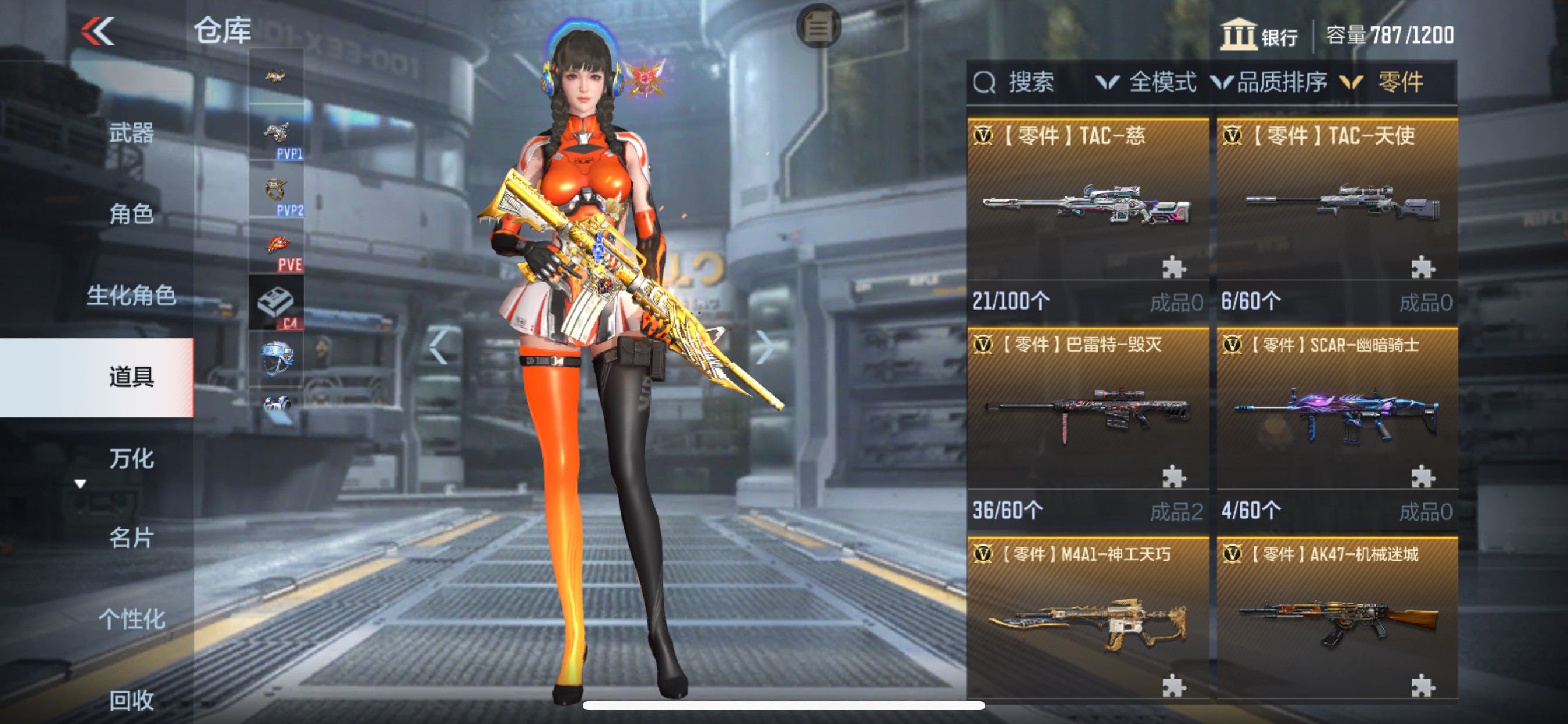Go back using the double-arrow button
Viewport: 1568px width, 724px height.
point(97,31)
